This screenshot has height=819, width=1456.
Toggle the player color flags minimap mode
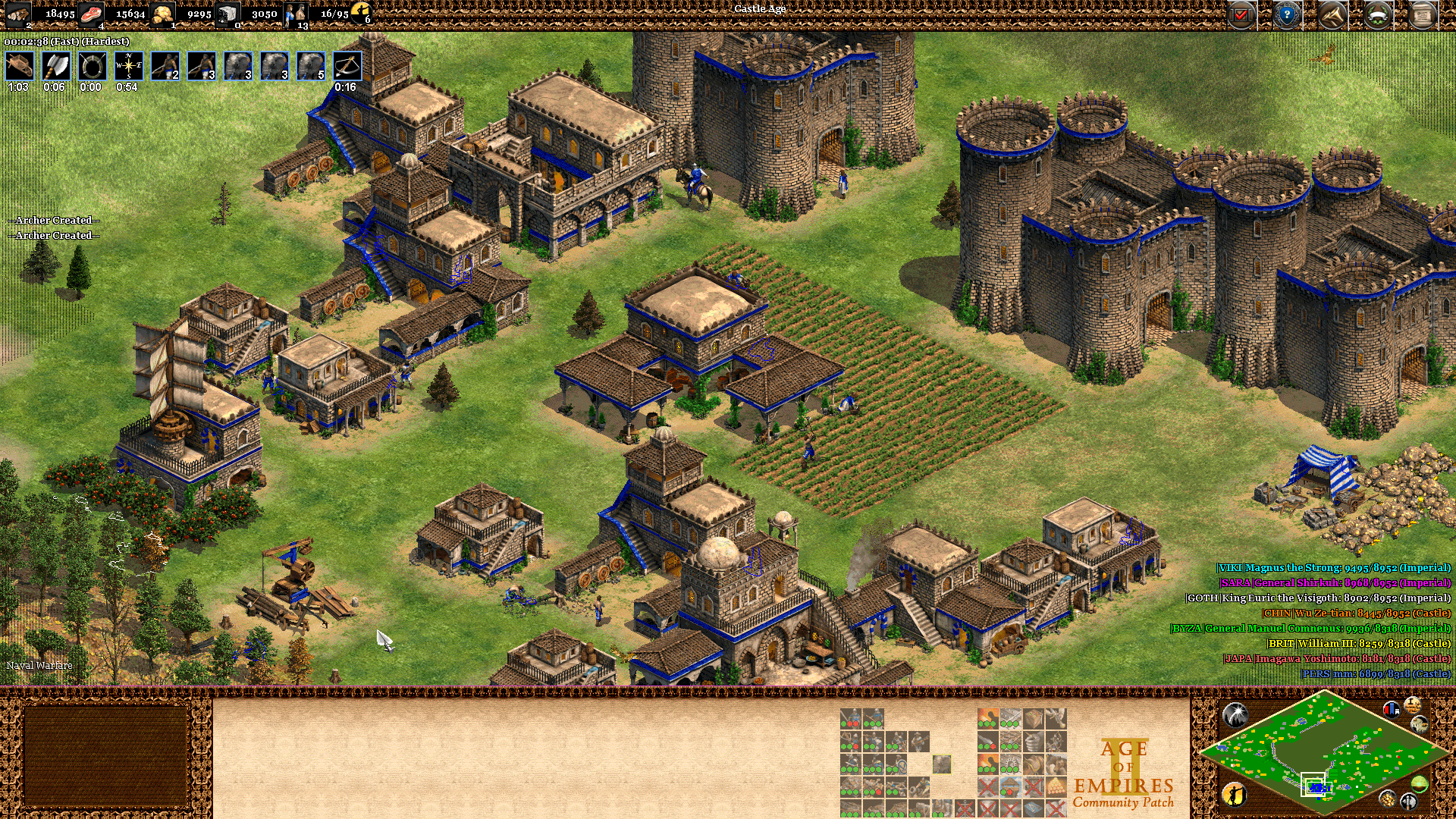pyautogui.click(x=1392, y=710)
